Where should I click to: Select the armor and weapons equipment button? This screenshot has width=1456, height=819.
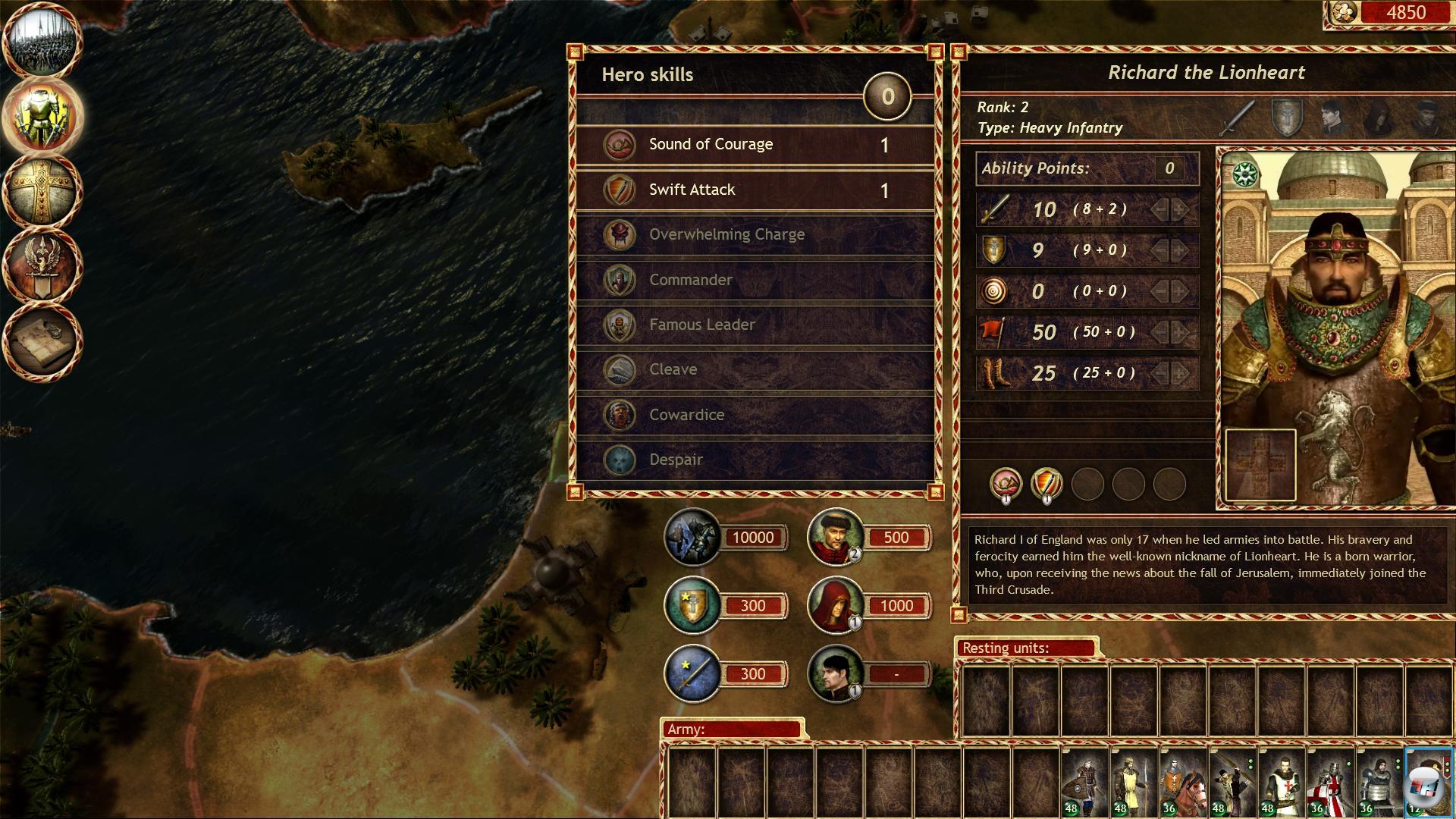point(42,116)
